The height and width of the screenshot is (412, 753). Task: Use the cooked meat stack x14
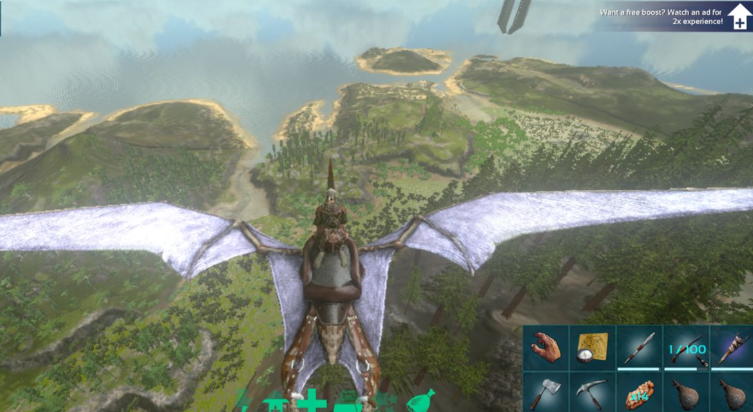639,394
